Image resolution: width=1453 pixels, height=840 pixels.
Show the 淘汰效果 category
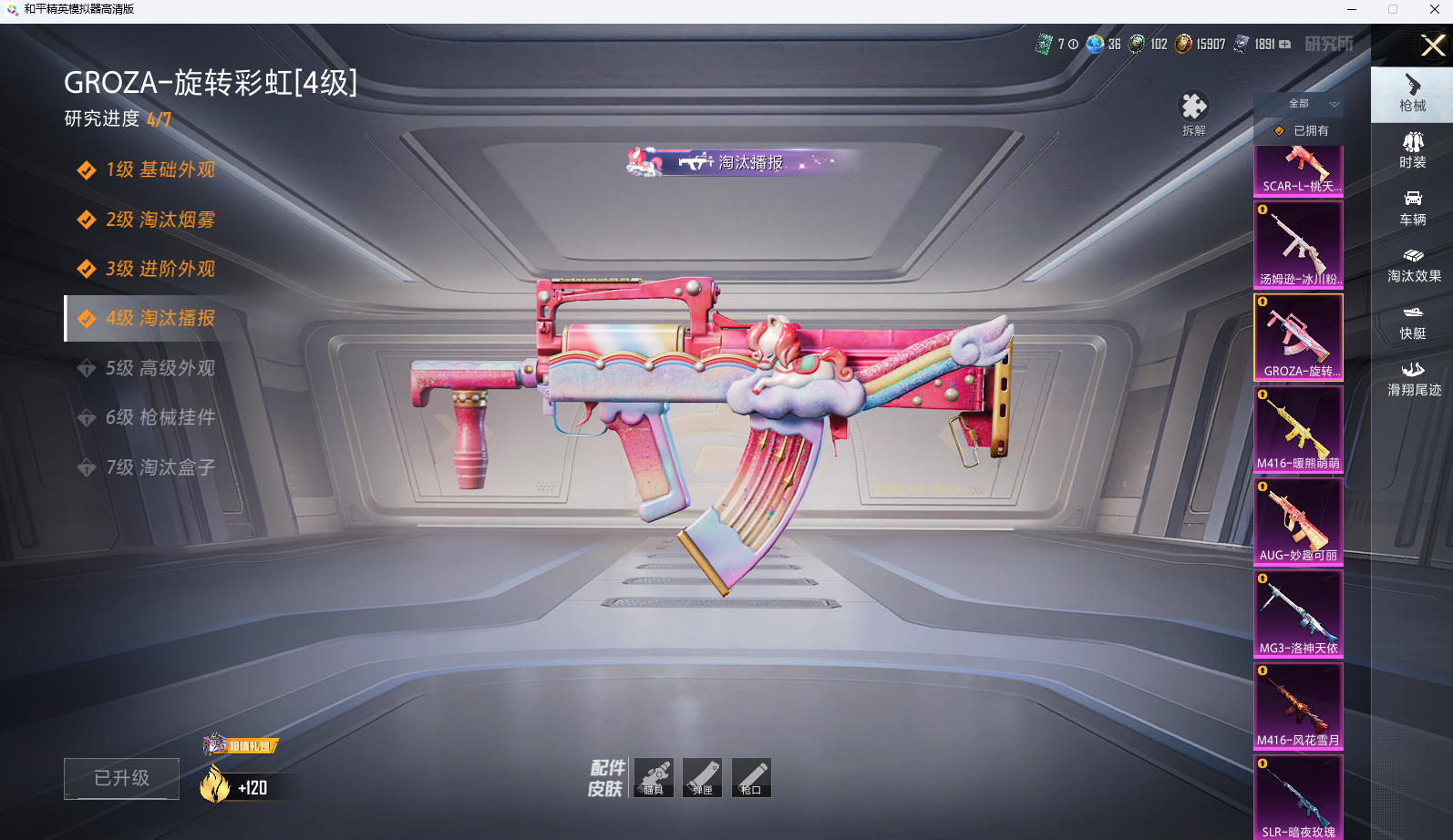(1413, 264)
